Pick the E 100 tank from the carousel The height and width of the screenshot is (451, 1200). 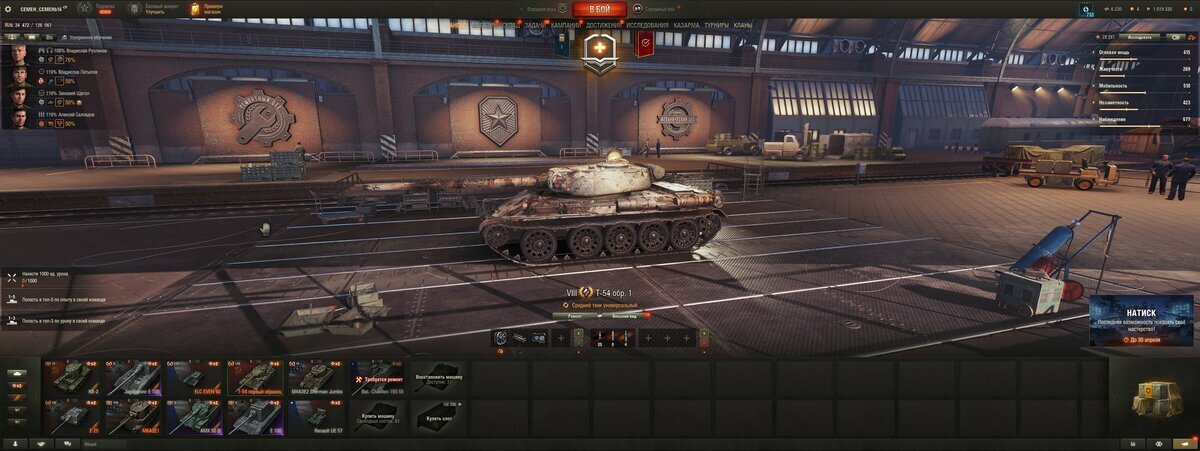coord(256,416)
